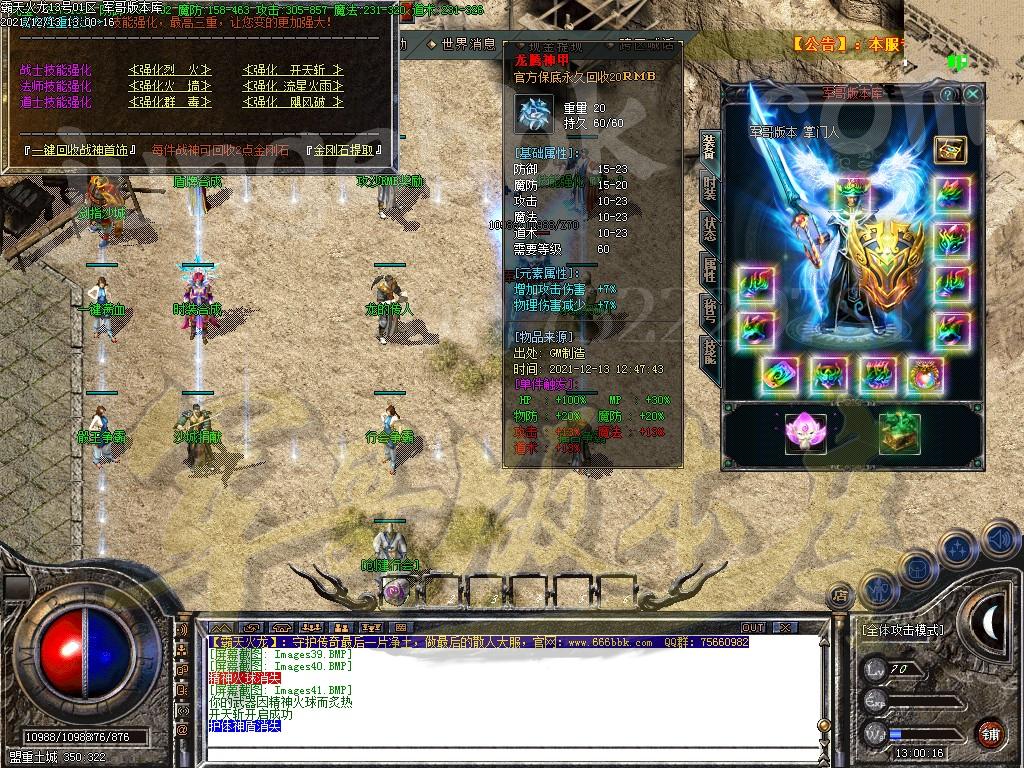Choose the 强化火墙 mage upgrade link

170,86
